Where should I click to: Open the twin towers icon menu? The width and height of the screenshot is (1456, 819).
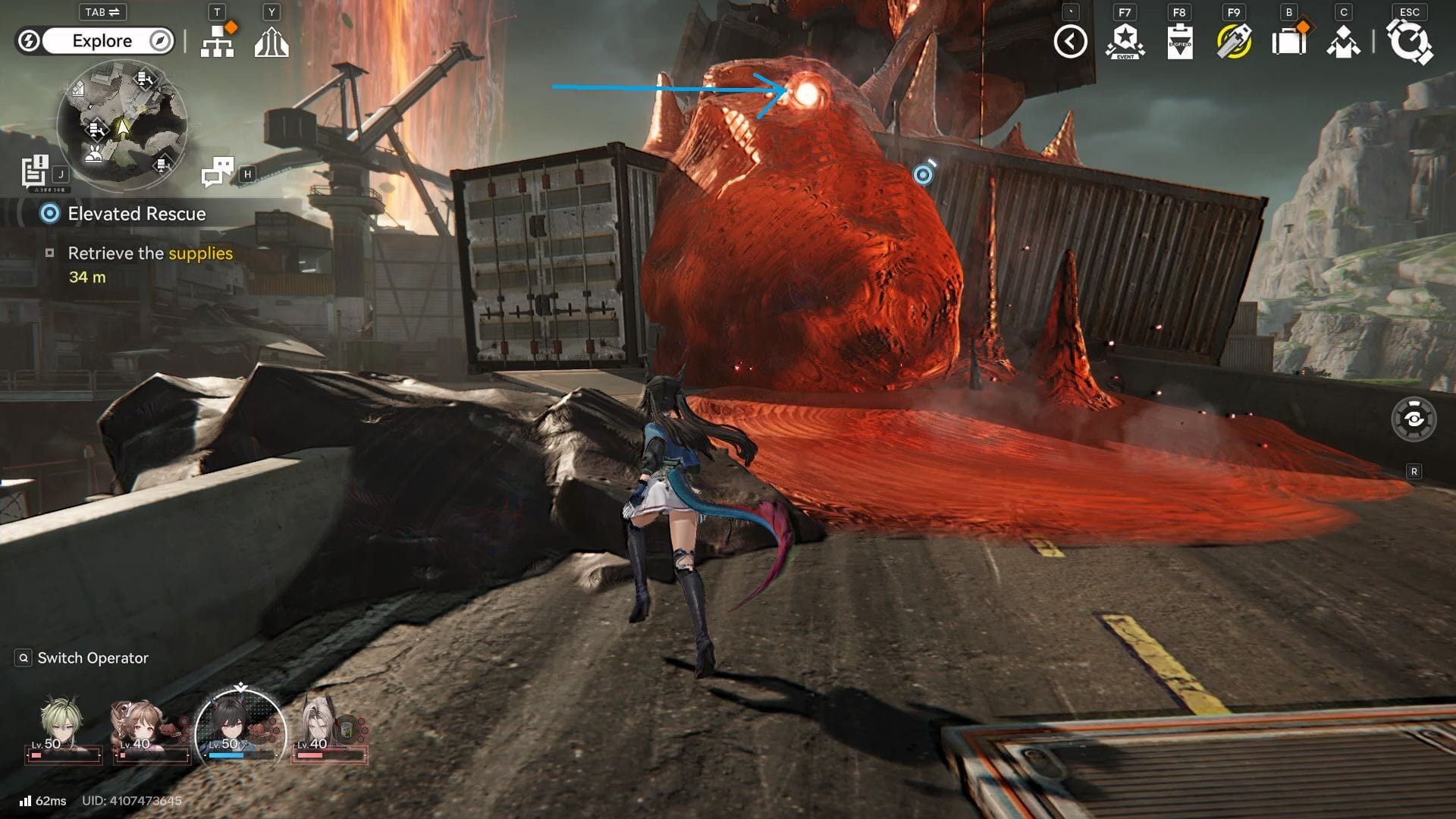[x=271, y=42]
